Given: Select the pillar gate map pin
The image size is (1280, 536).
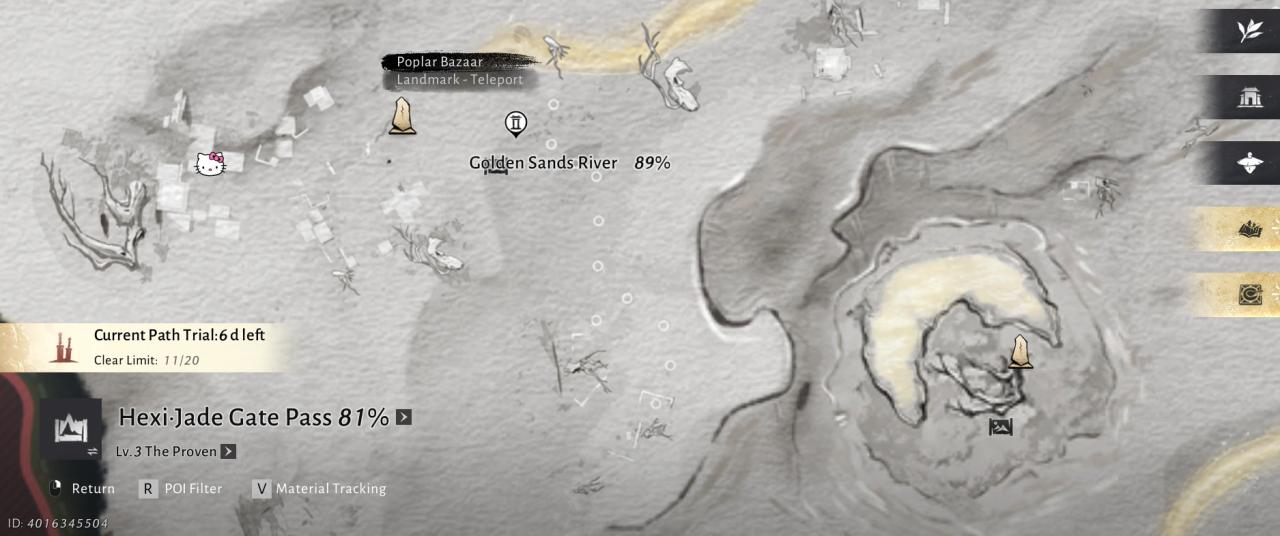Looking at the screenshot, I should [x=516, y=124].
